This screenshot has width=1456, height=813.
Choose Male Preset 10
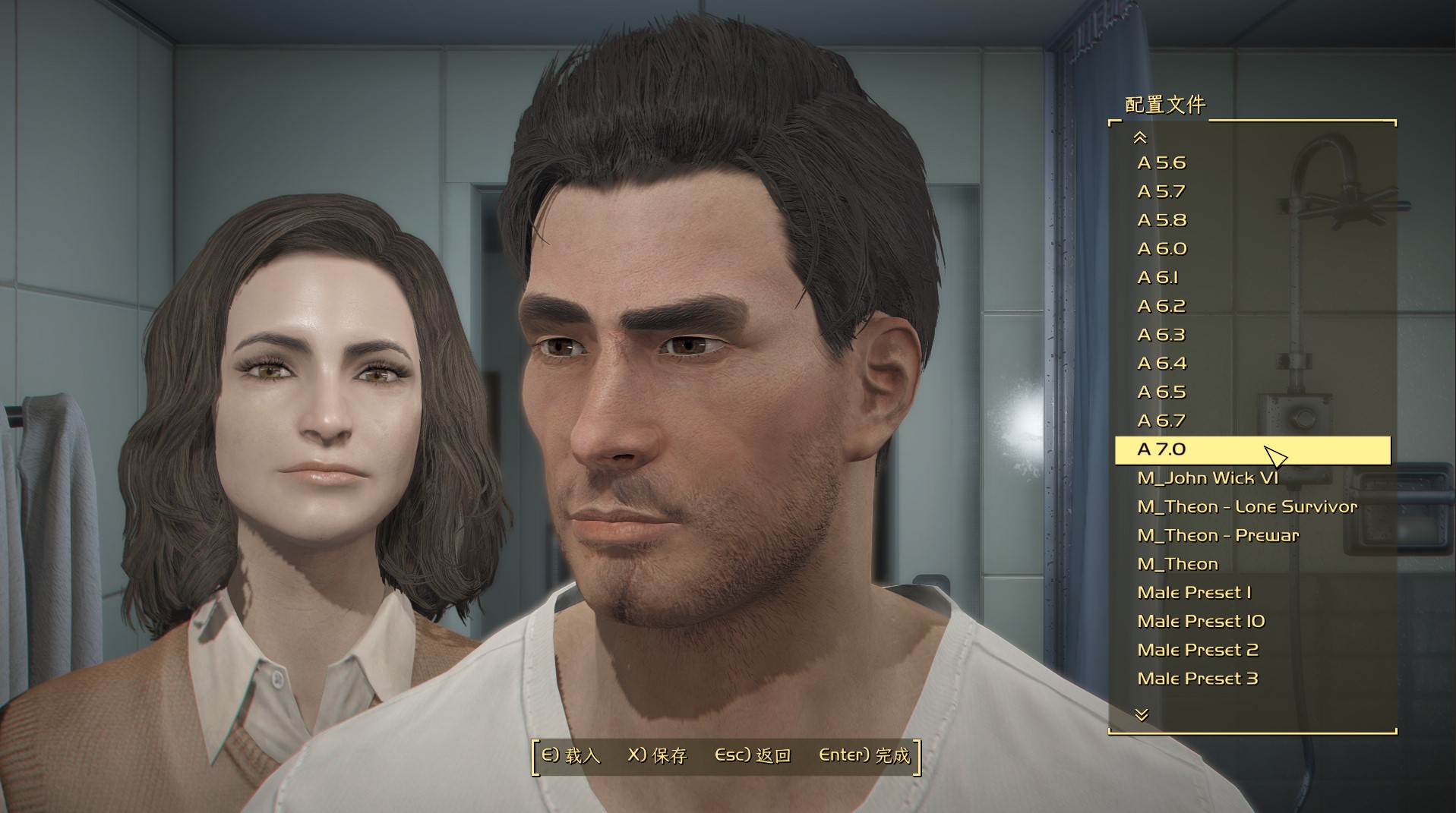click(1201, 621)
